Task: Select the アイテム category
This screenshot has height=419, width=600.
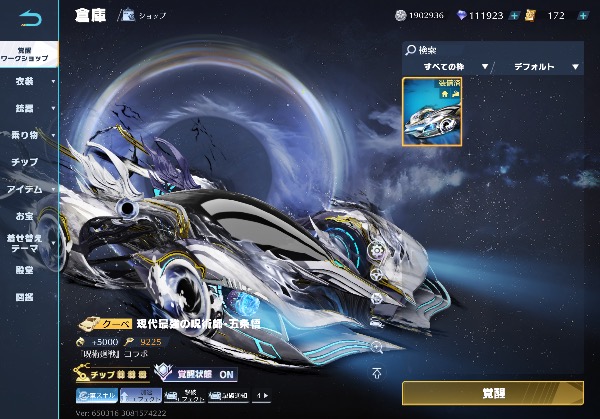Action: pyautogui.click(x=27, y=188)
